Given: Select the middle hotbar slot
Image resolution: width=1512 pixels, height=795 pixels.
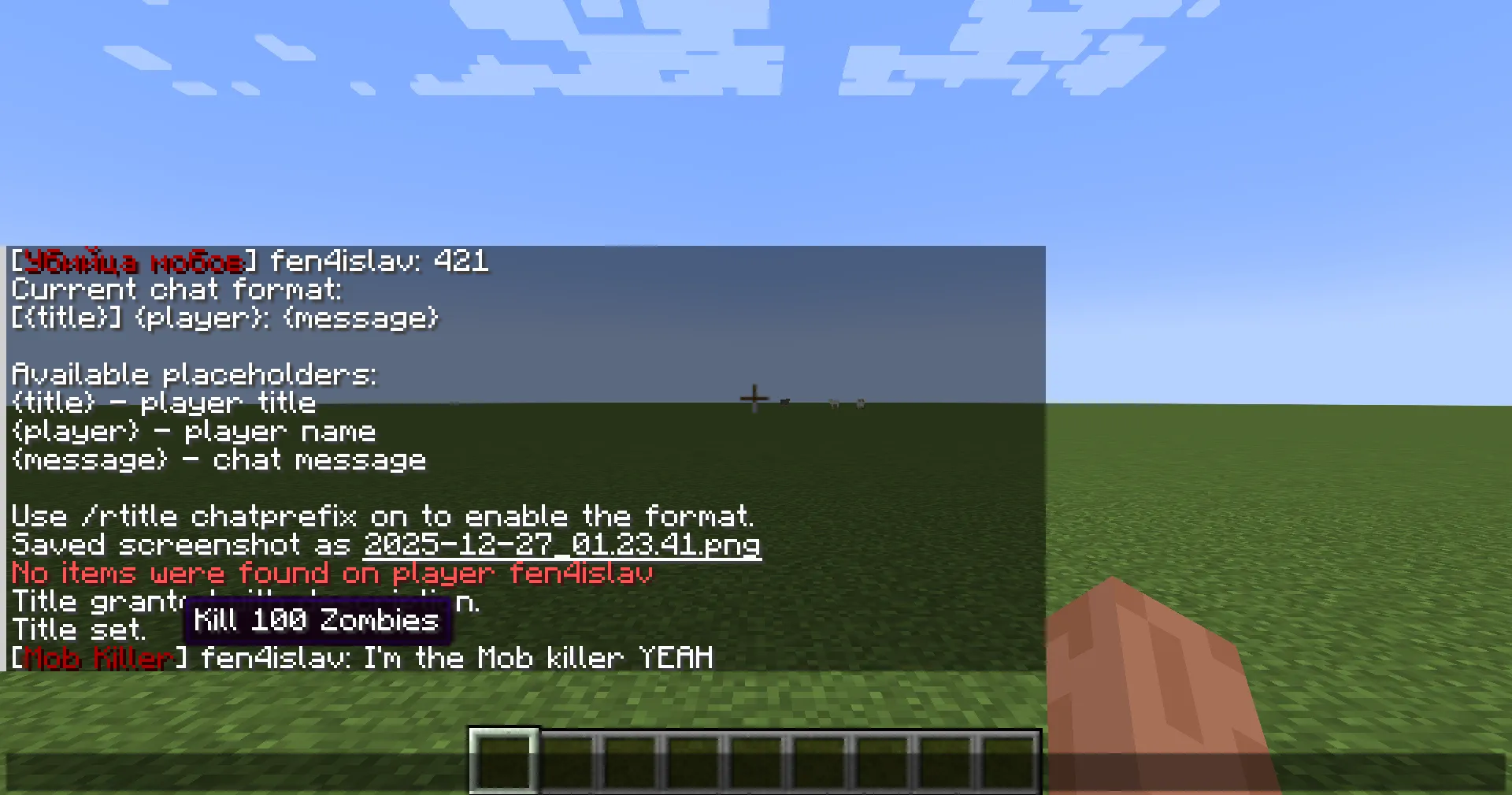Looking at the screenshot, I should tap(756, 760).
